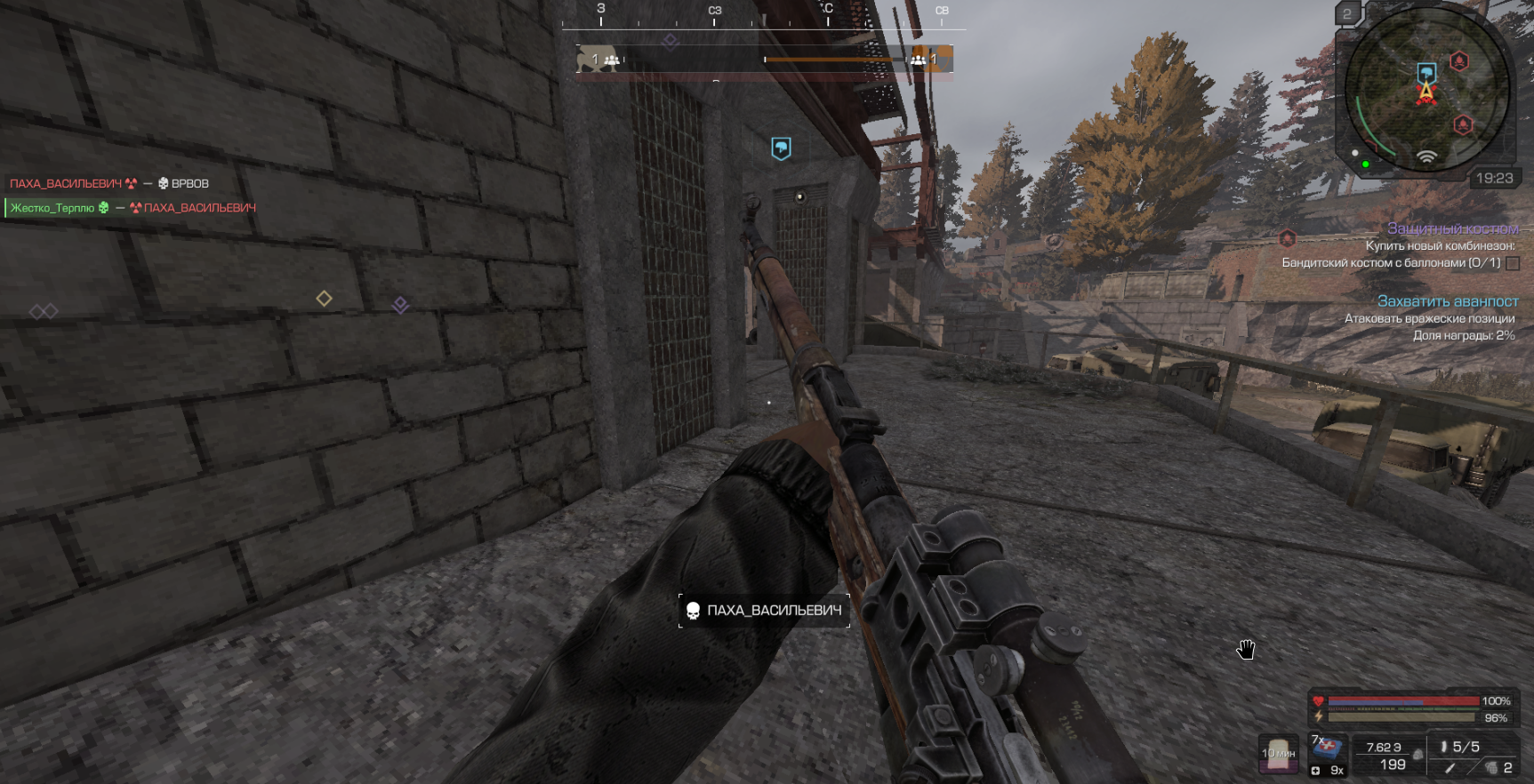Viewport: 1534px width, 784px height.
Task: Select the blue helmet marker on minimap
Action: click(1426, 71)
